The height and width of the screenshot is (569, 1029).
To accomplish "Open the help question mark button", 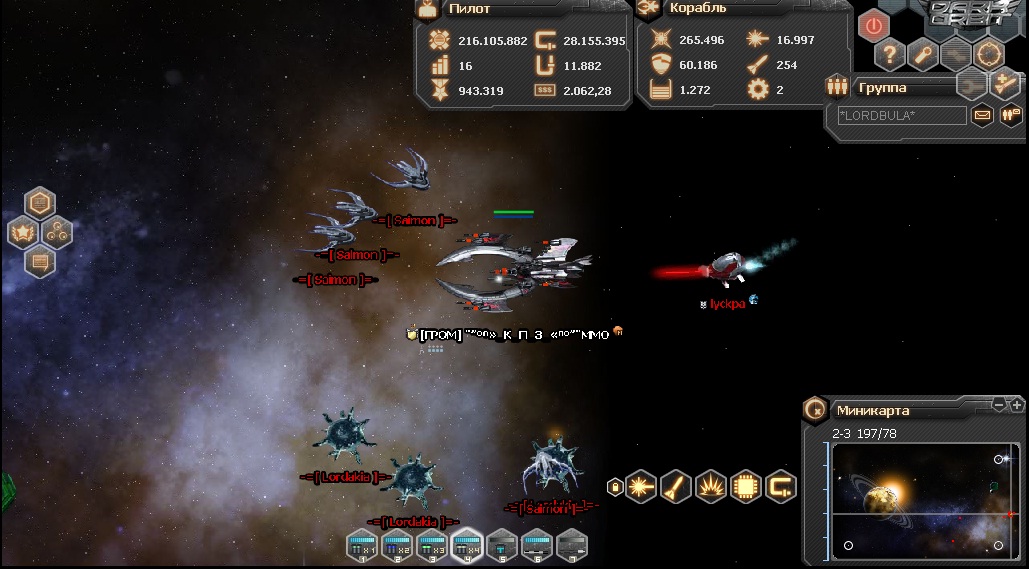I will click(890, 55).
